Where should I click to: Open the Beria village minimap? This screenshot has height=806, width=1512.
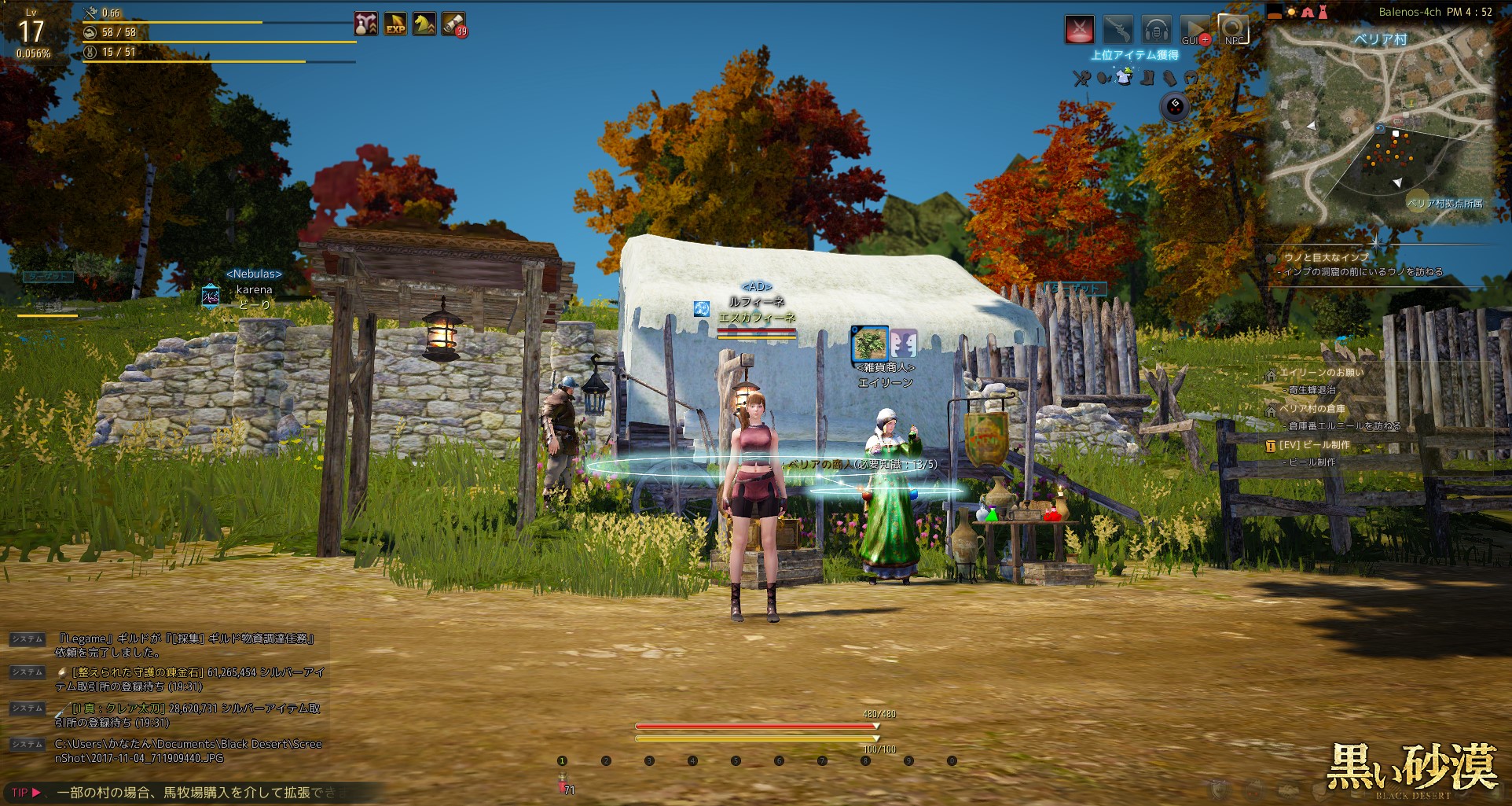(1381, 124)
